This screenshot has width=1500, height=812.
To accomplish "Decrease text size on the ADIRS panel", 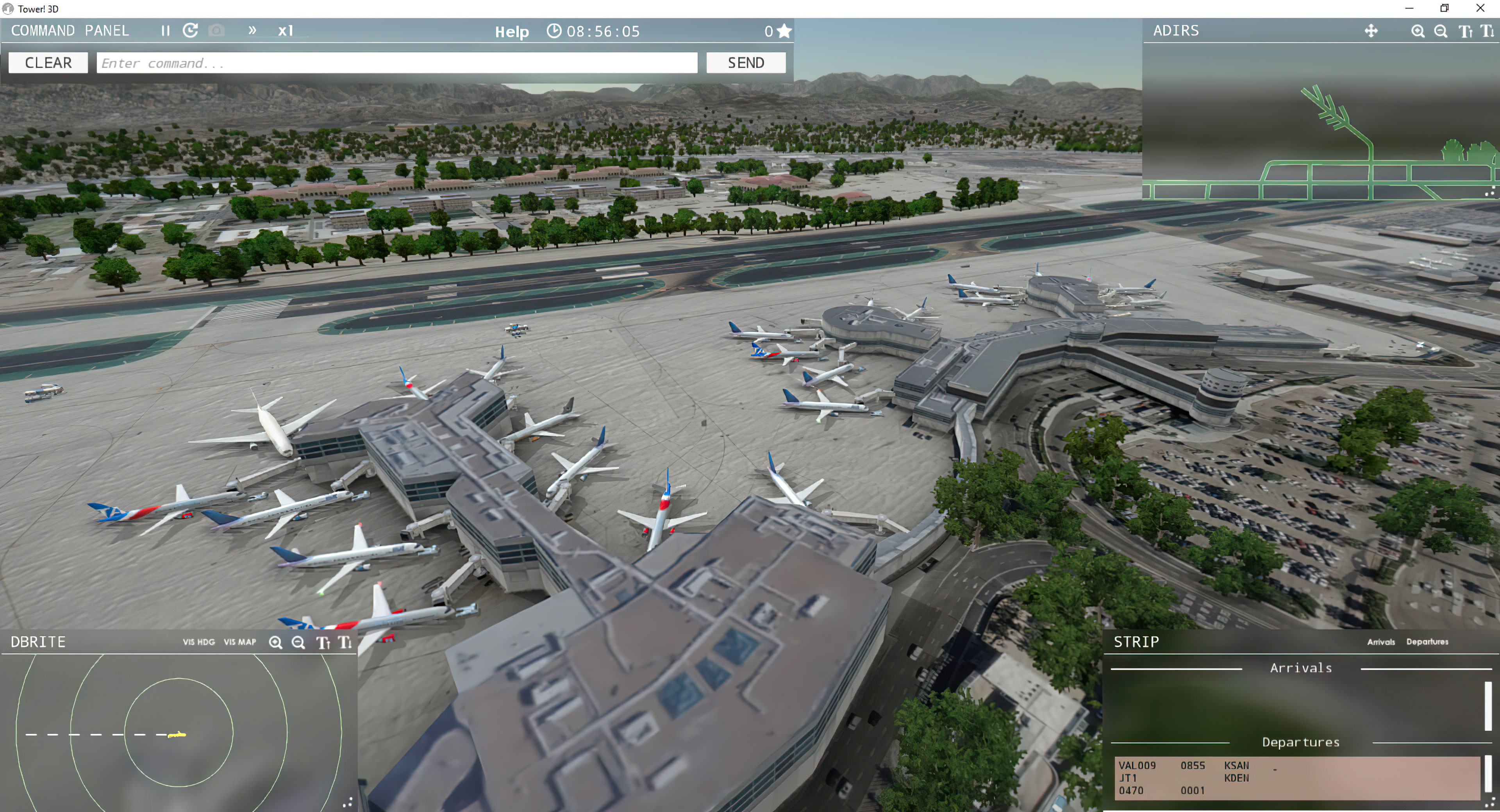I will coord(1487,31).
